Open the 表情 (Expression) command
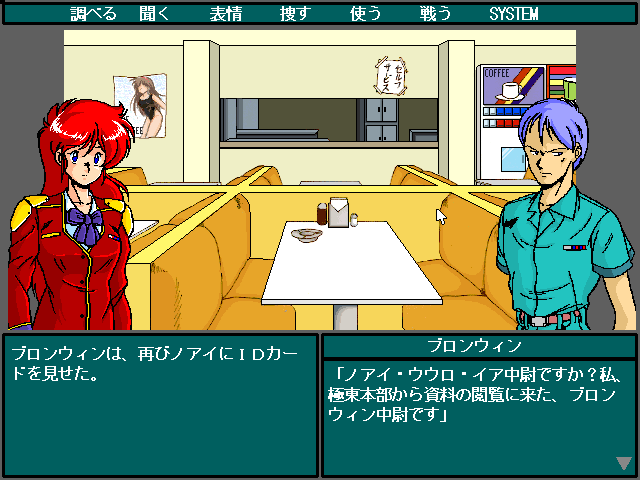 [225, 14]
